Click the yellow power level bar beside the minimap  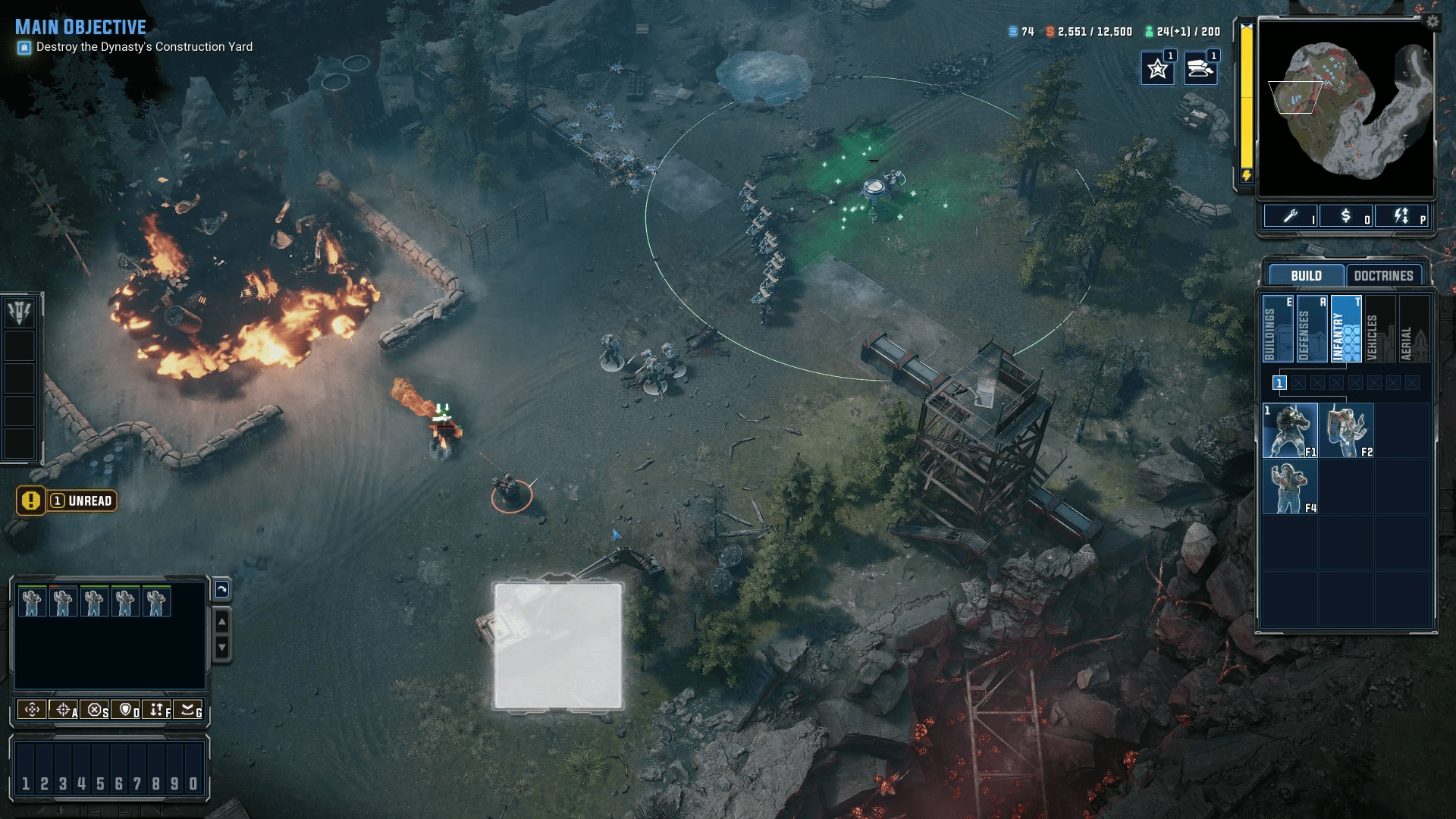(x=1246, y=99)
